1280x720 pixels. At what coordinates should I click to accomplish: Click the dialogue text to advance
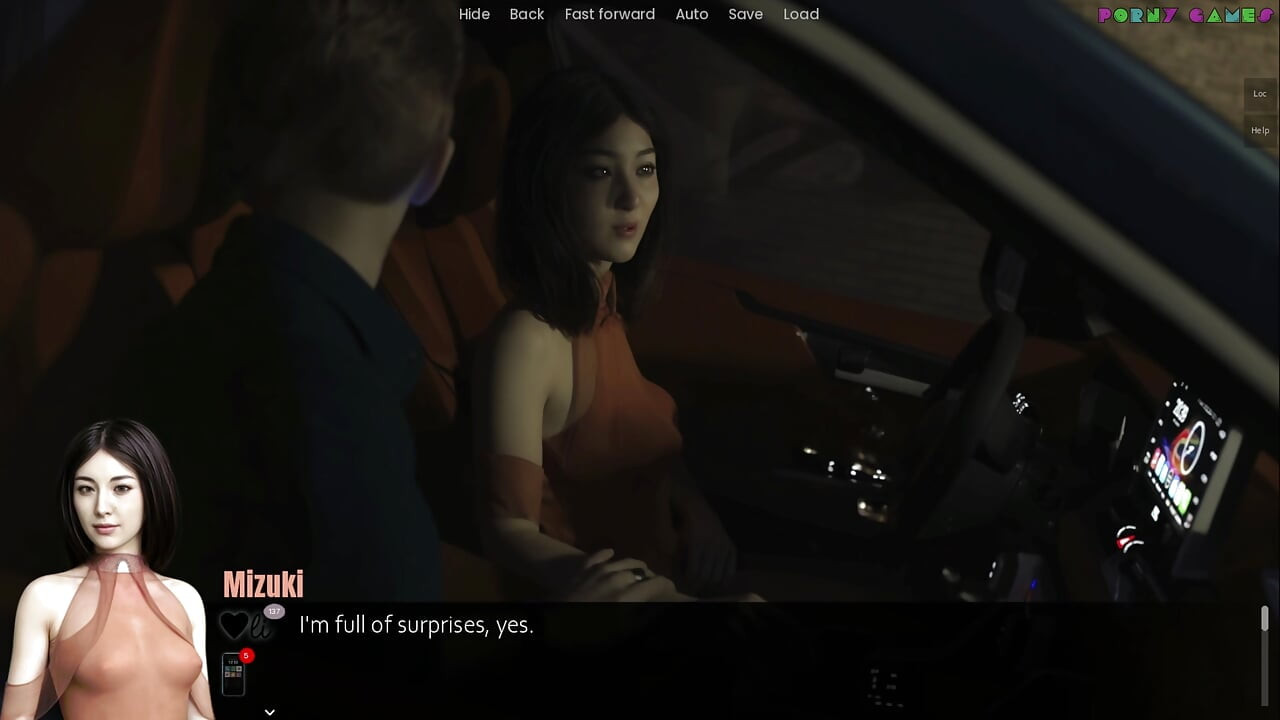point(415,625)
